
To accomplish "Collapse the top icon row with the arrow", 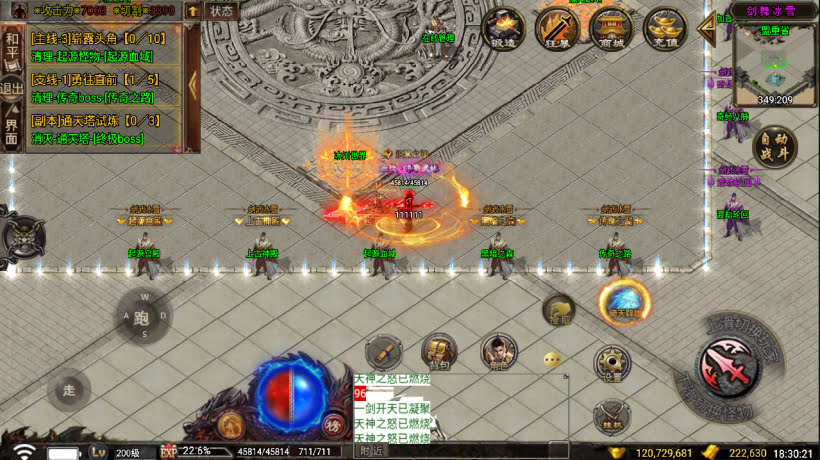I will pos(705,28).
